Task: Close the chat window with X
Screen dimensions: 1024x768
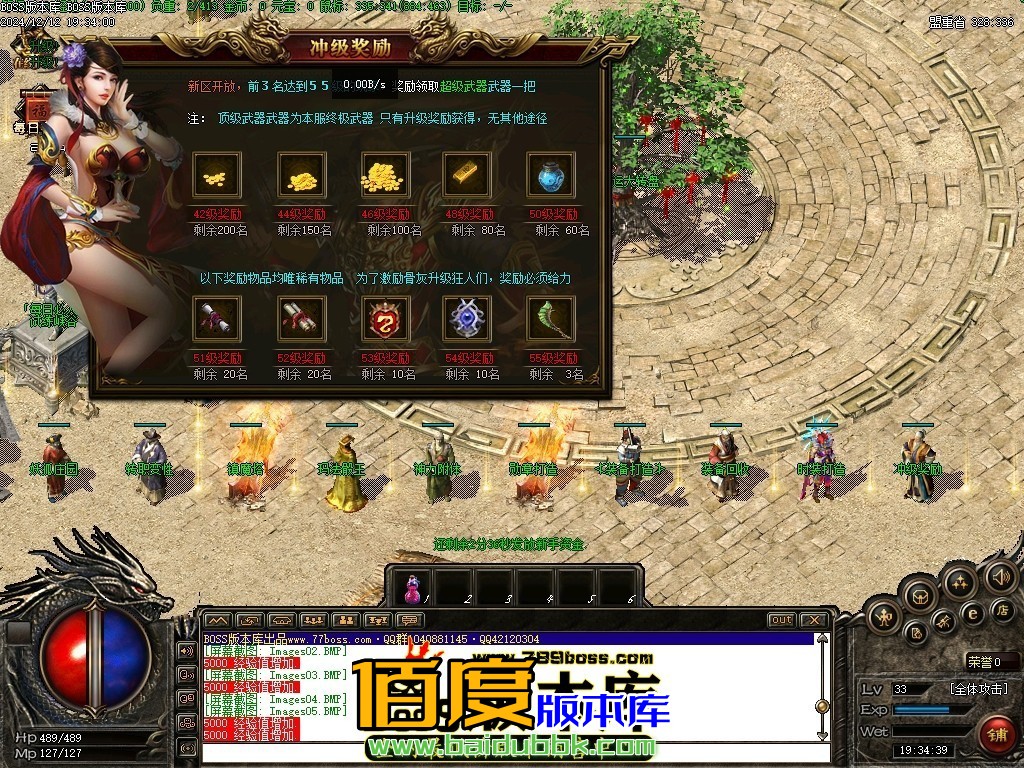Action: (x=815, y=620)
